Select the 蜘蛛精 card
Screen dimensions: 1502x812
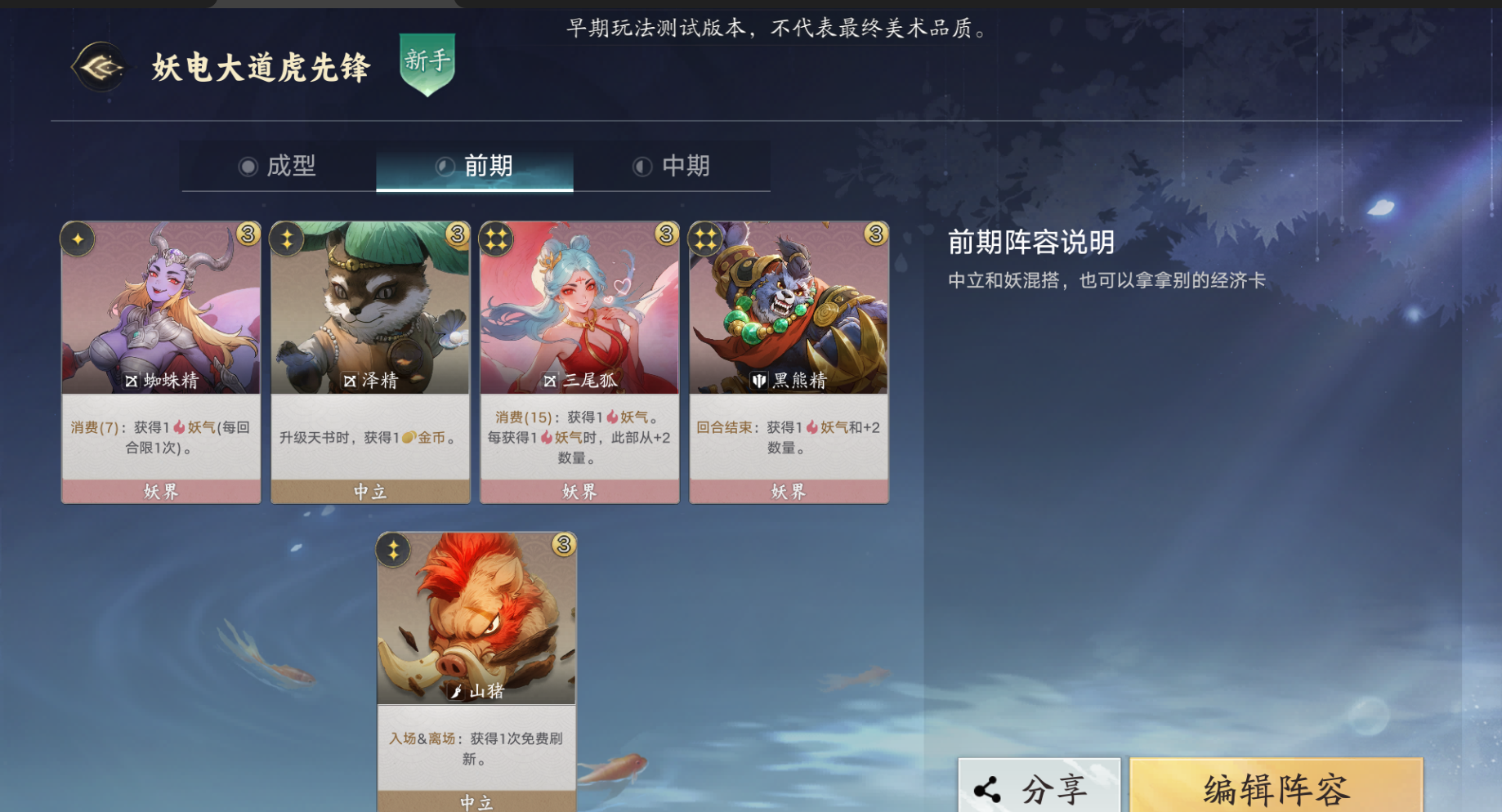pyautogui.click(x=160, y=327)
